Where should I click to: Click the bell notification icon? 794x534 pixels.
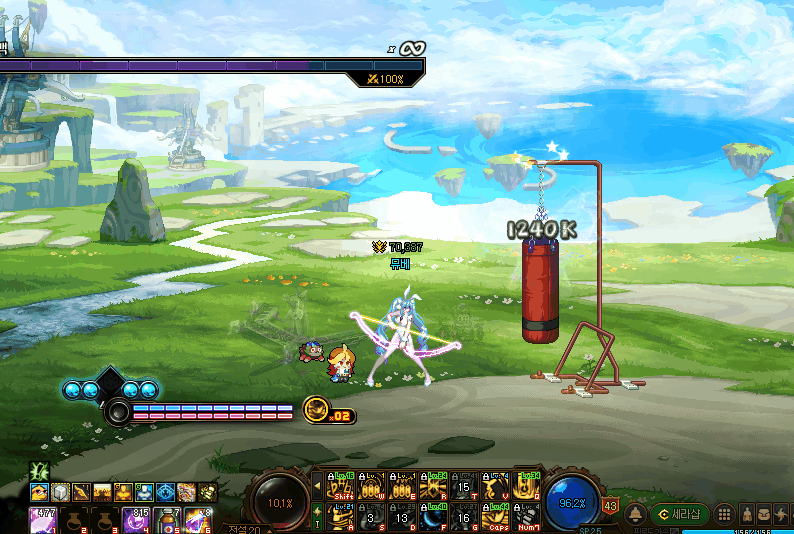click(634, 515)
